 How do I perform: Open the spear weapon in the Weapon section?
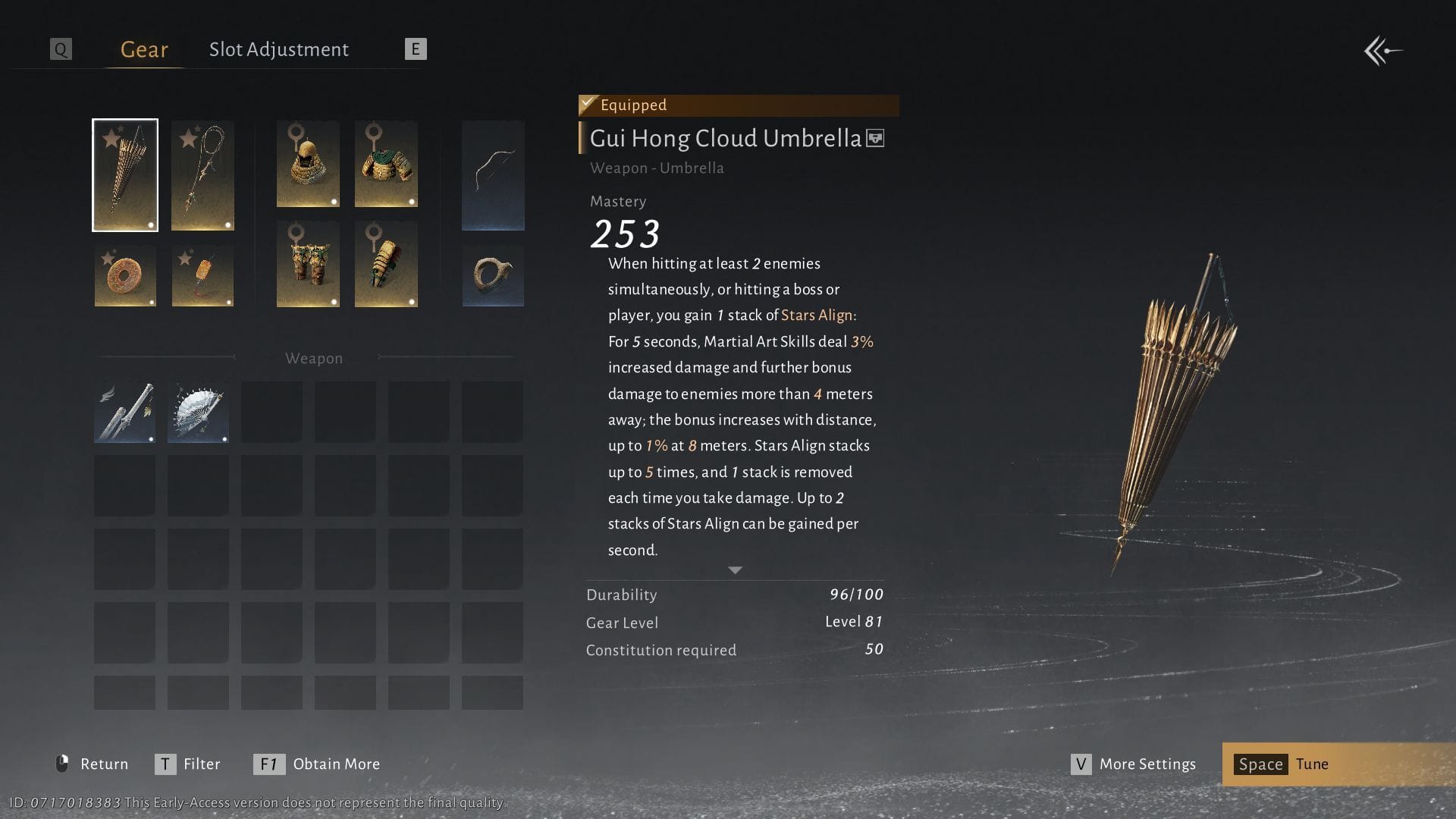pyautogui.click(x=124, y=411)
